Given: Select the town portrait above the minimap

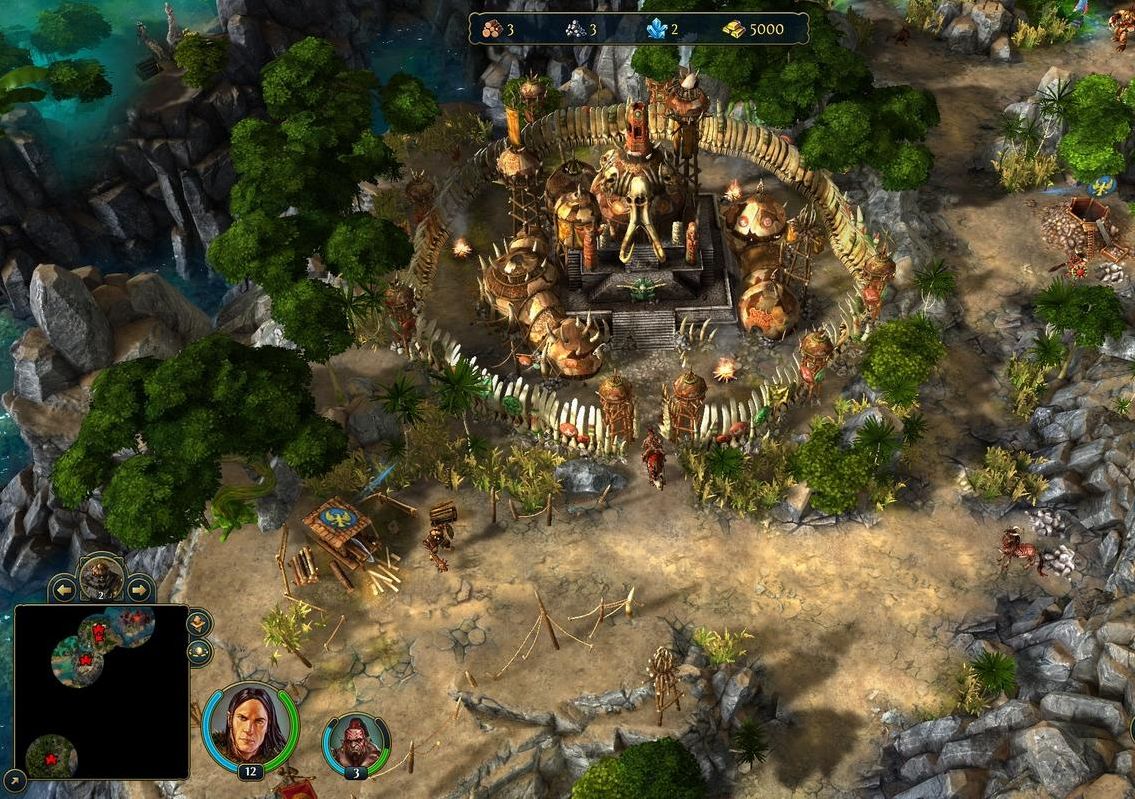Looking at the screenshot, I should [x=101, y=576].
